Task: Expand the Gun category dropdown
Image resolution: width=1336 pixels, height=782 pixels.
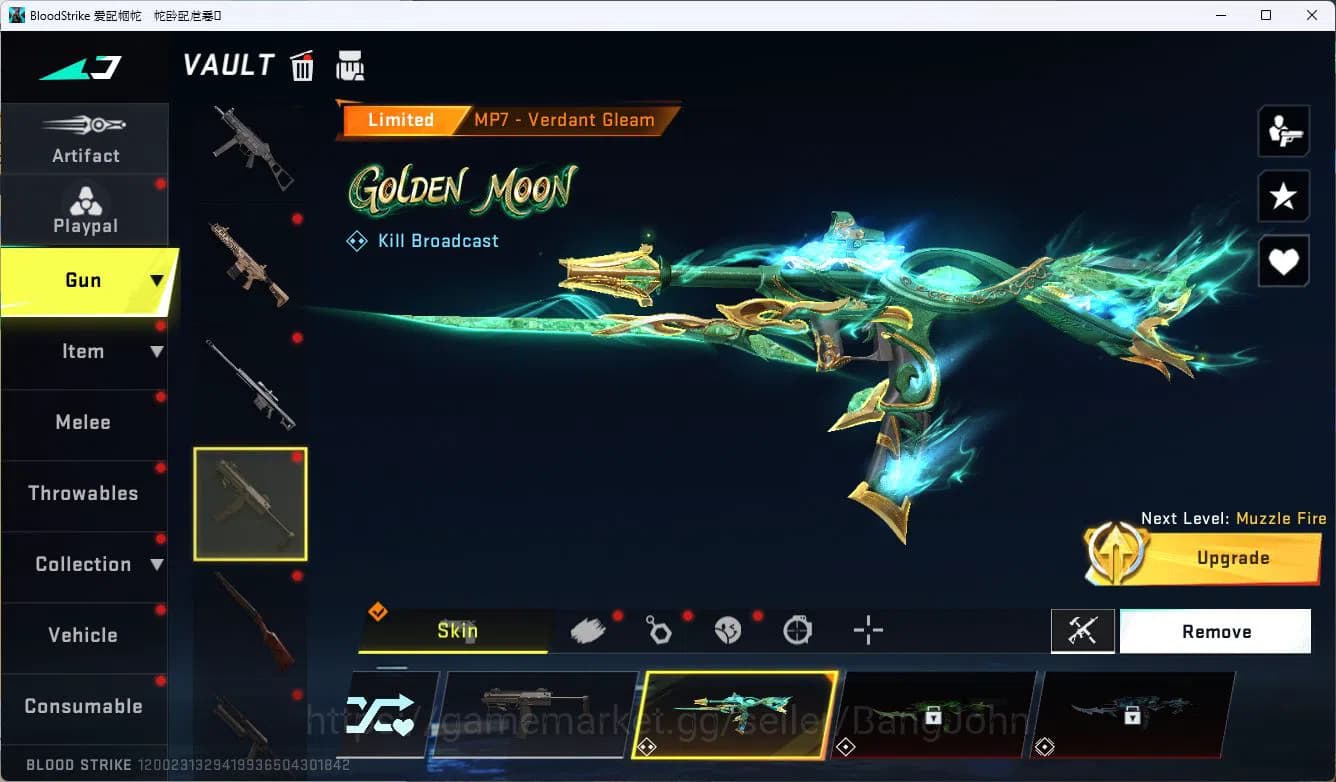Action: 156,281
